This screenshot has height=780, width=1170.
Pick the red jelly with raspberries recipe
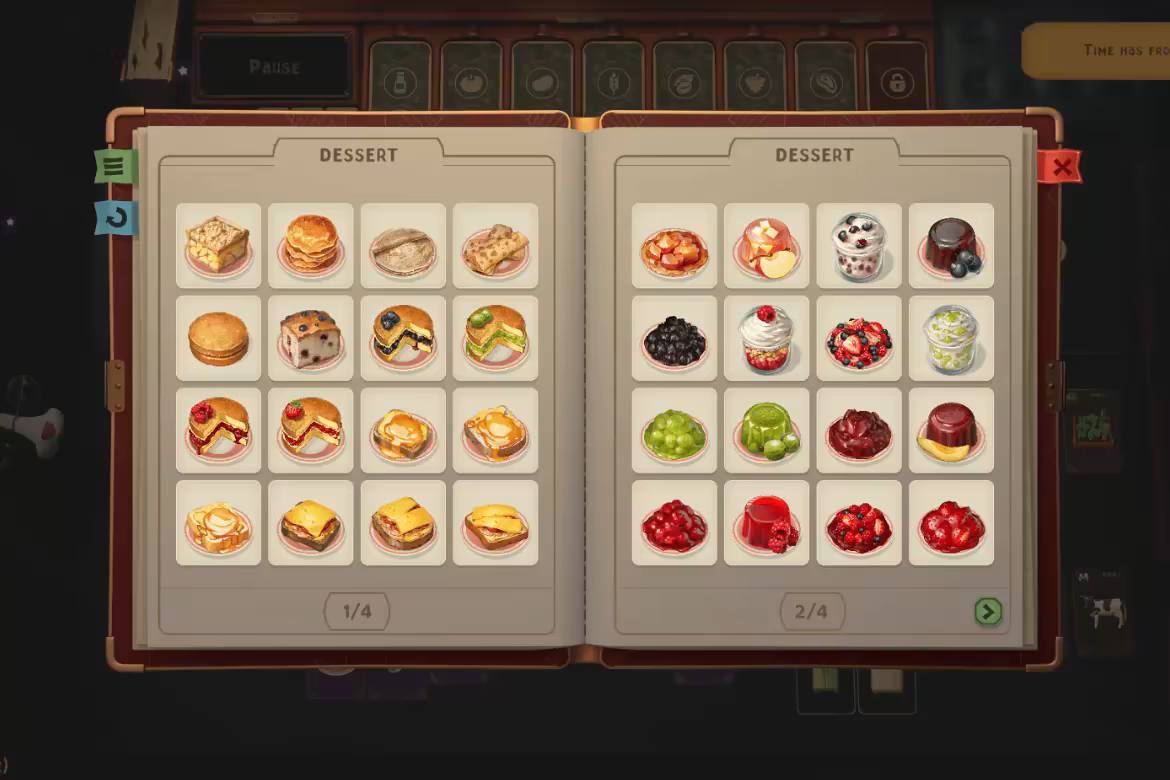click(x=766, y=523)
